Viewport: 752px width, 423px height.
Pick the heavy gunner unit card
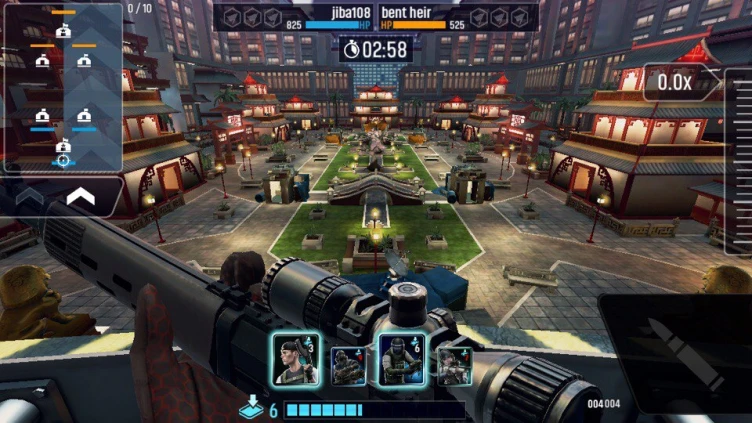click(349, 366)
